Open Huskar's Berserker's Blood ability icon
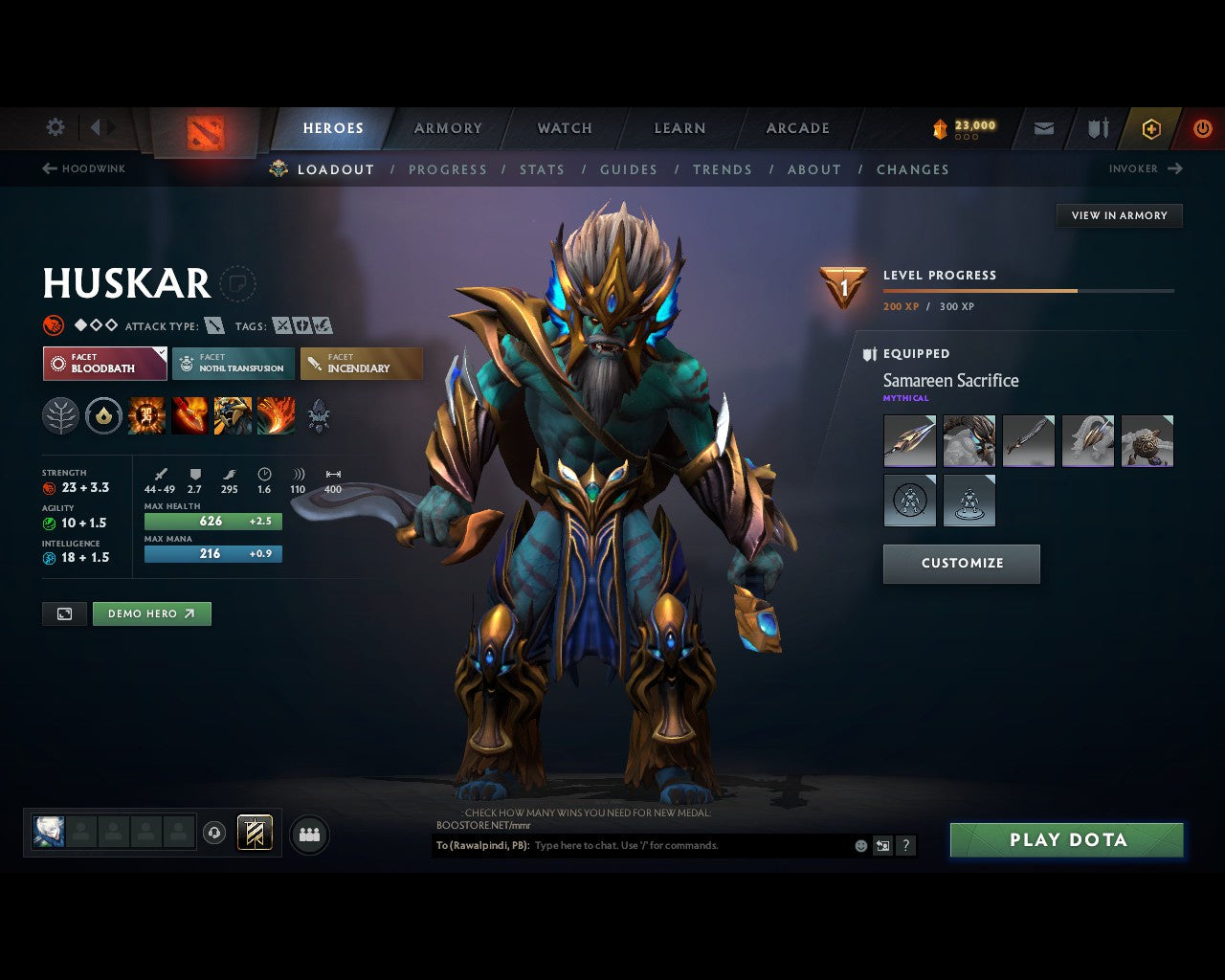1225x980 pixels. (x=232, y=415)
